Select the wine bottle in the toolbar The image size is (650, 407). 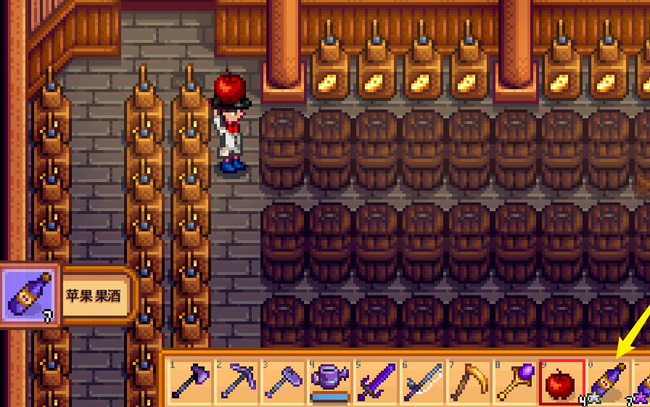point(607,382)
